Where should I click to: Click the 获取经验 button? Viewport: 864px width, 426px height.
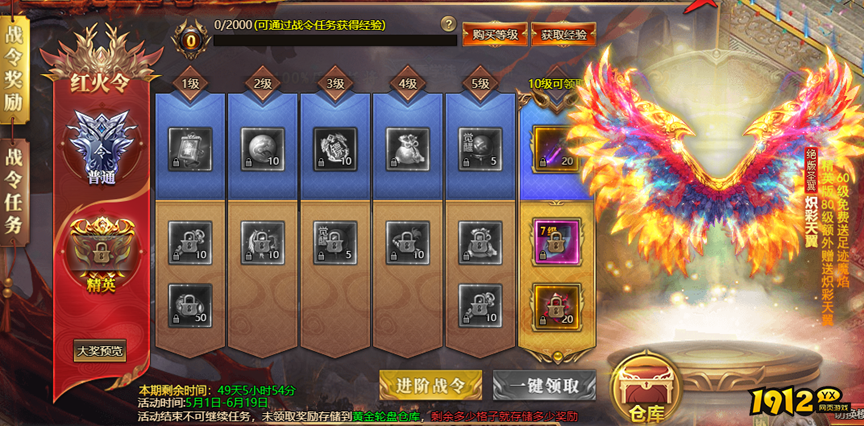[563, 35]
